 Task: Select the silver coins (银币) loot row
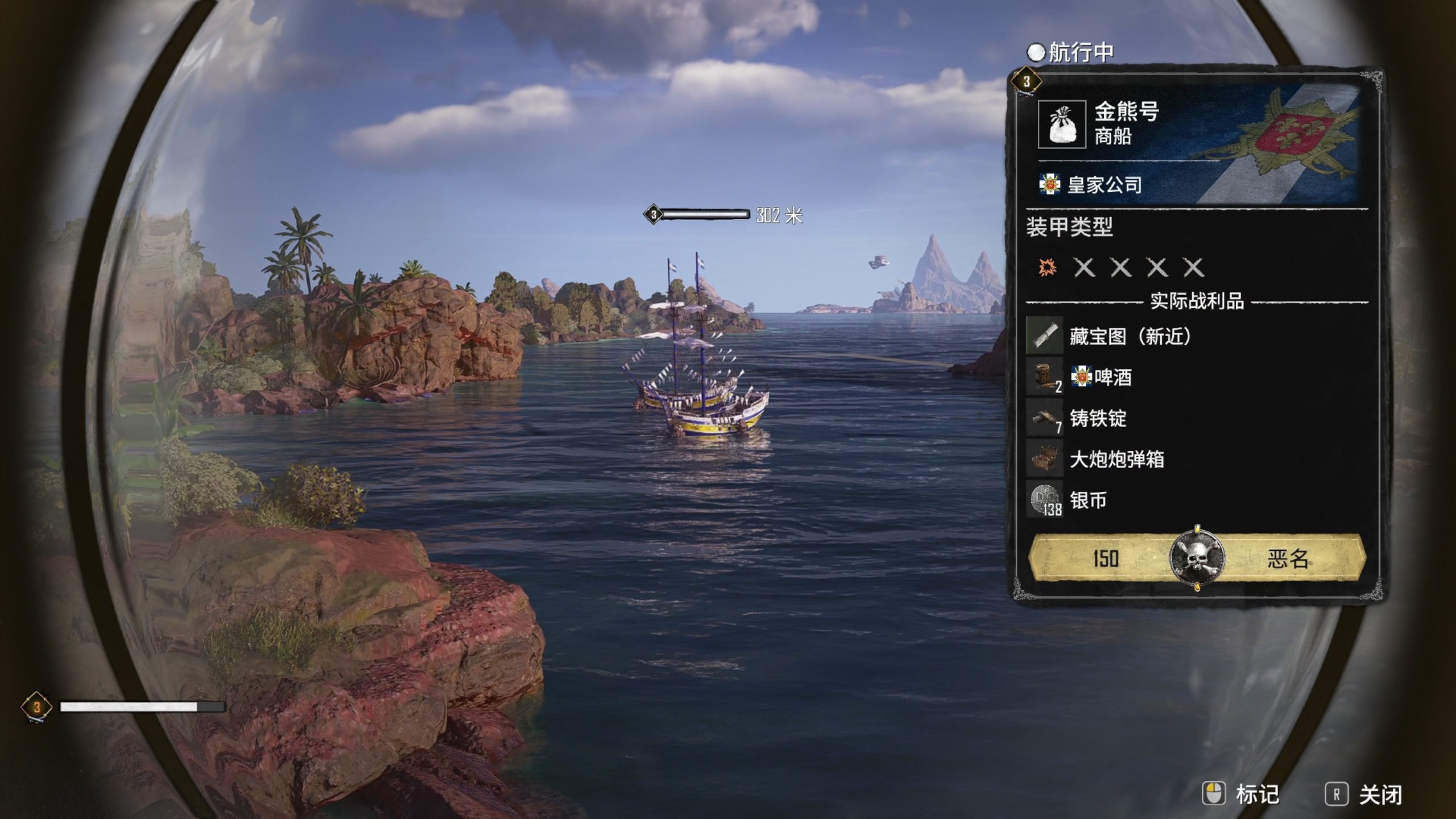pyautogui.click(x=1087, y=500)
